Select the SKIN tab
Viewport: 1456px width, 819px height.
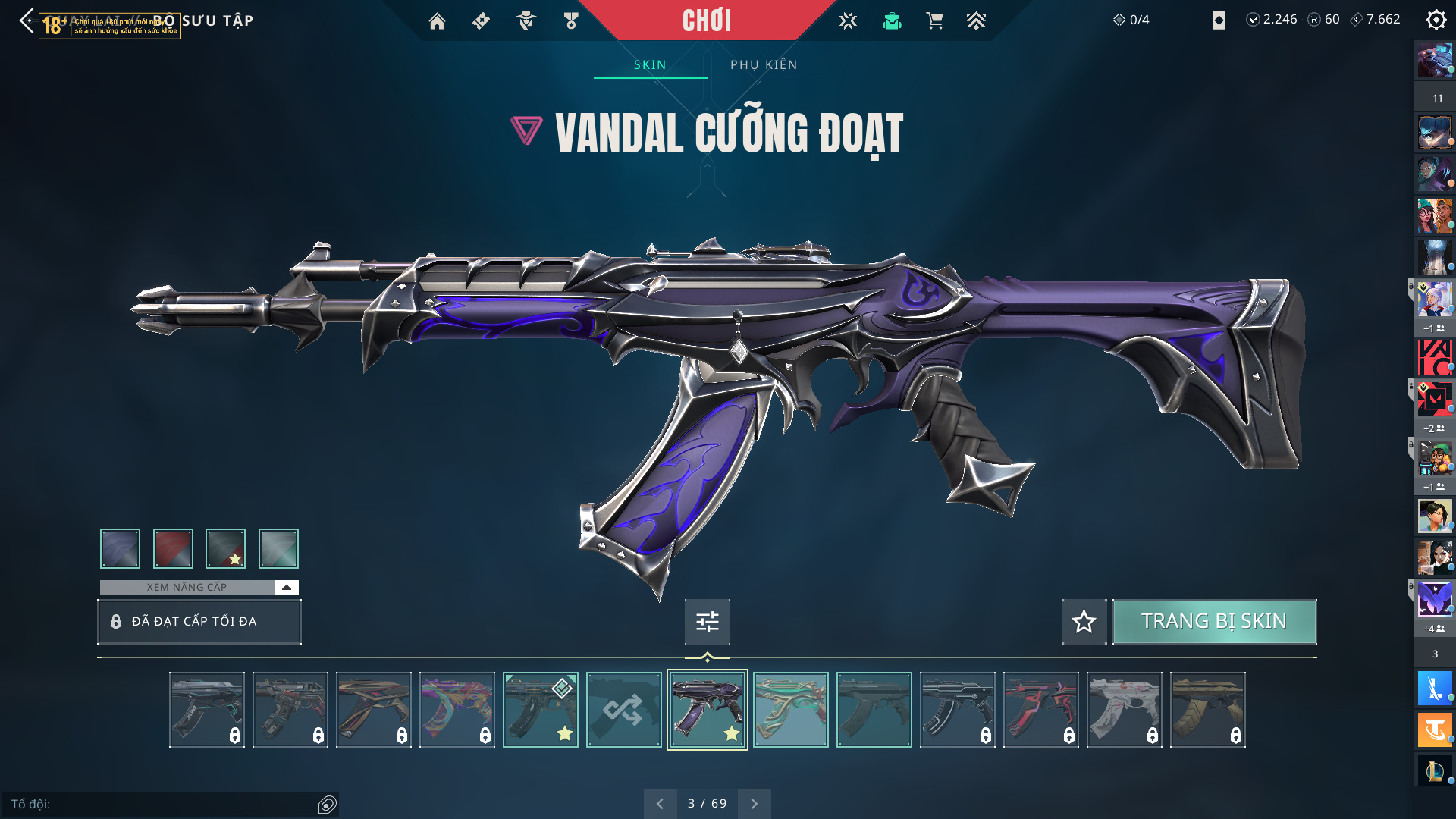point(650,64)
